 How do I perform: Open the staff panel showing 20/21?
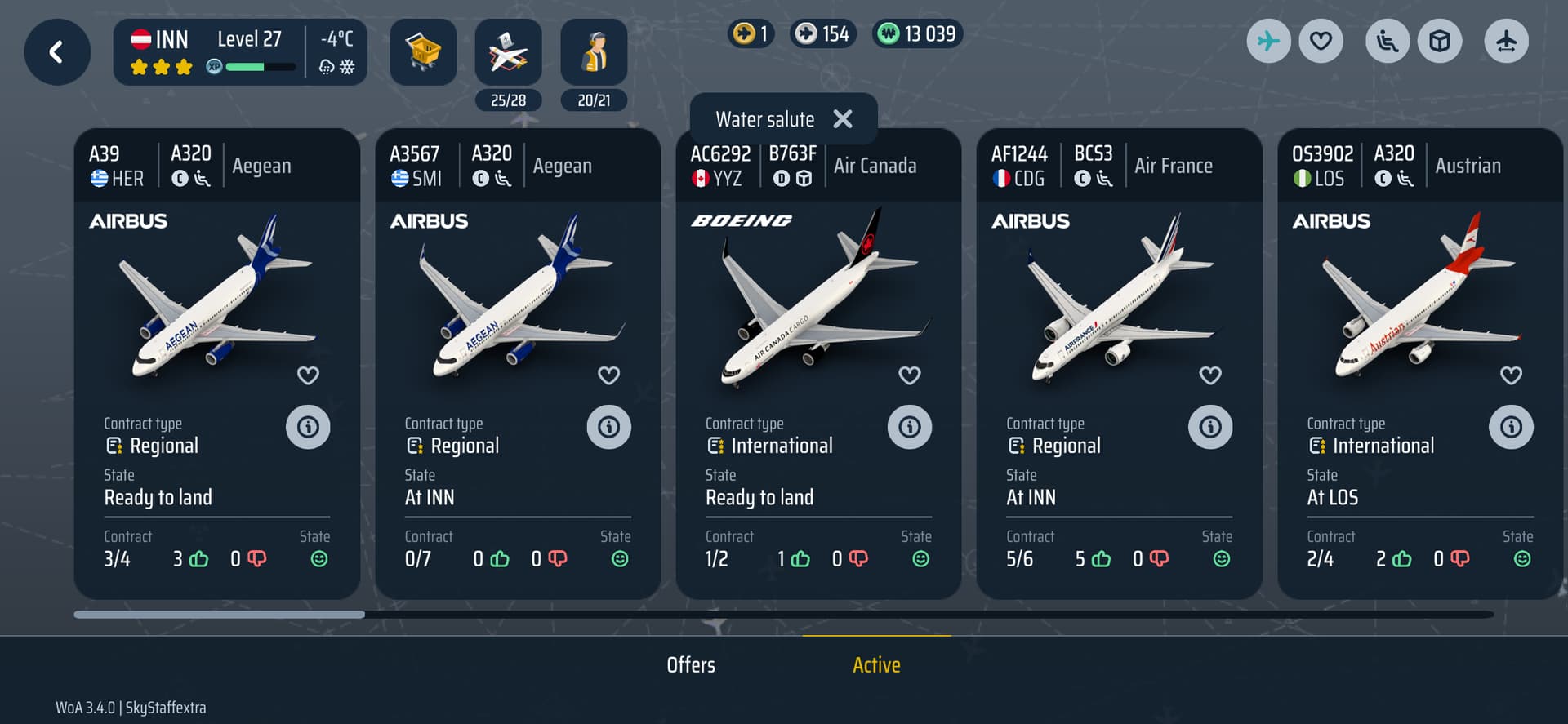point(594,54)
